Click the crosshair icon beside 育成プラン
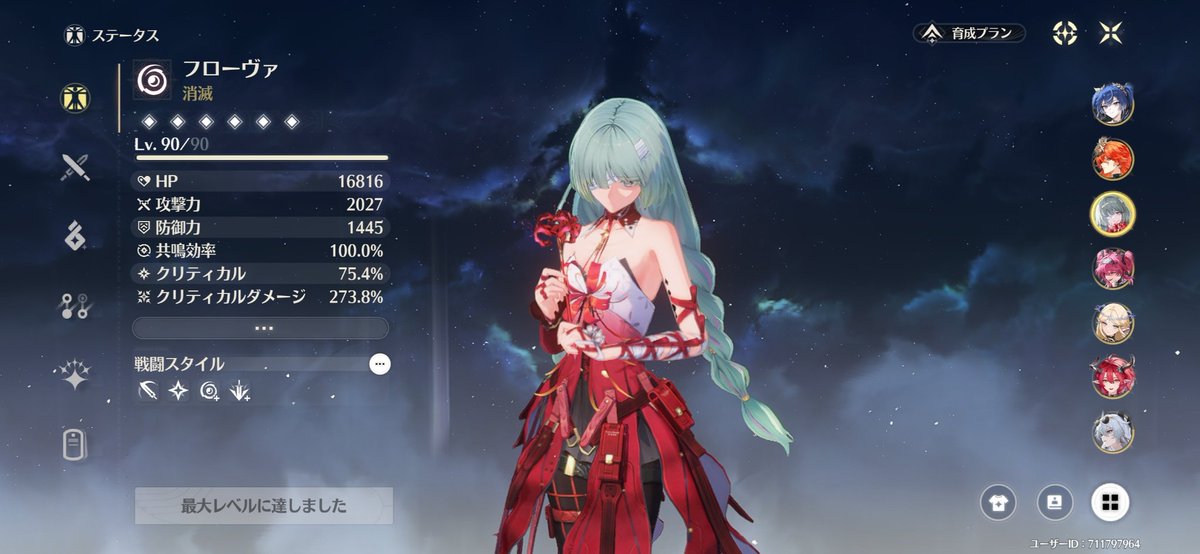 click(1065, 33)
